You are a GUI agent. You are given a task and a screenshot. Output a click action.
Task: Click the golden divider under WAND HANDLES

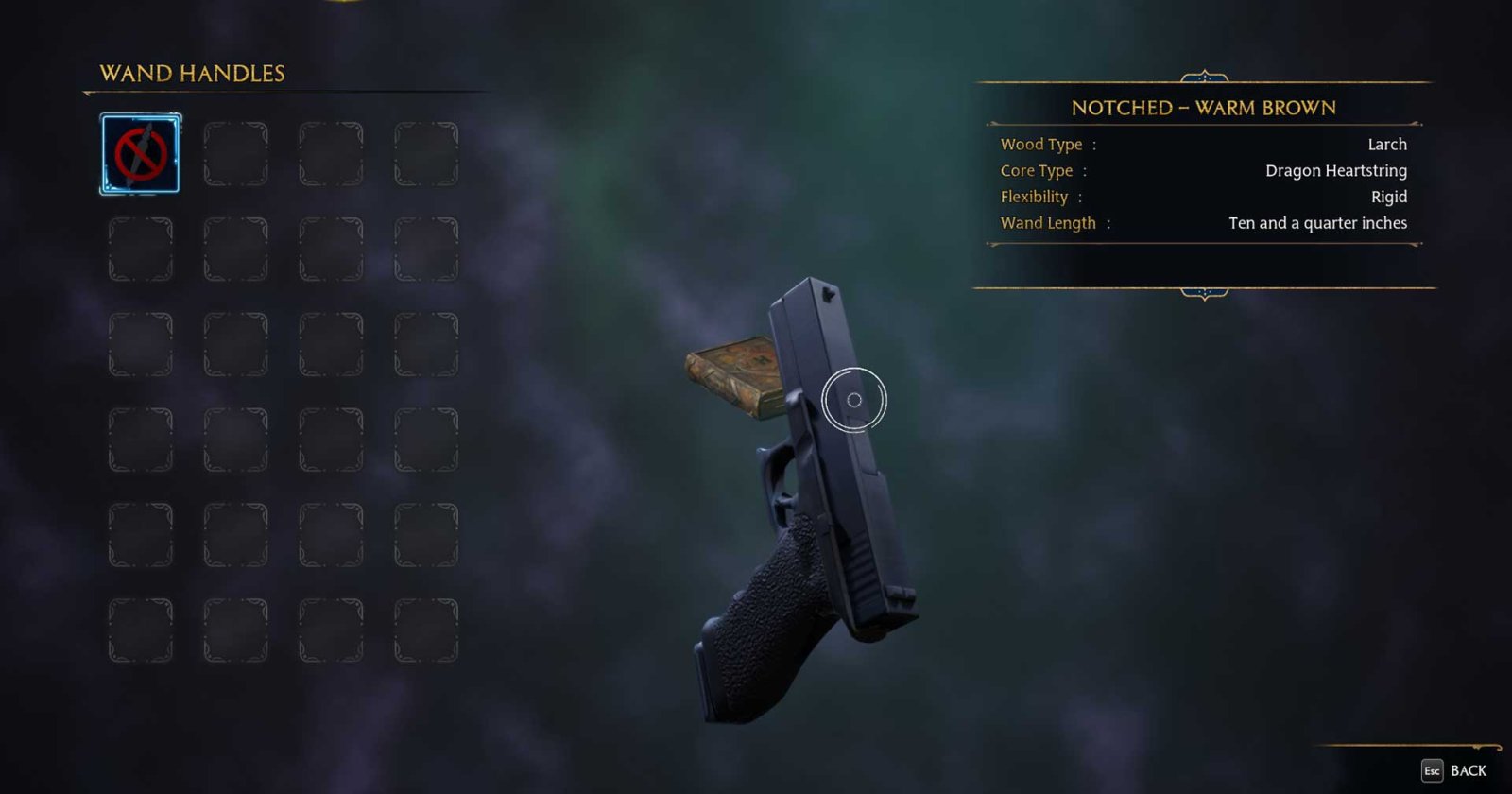click(283, 92)
